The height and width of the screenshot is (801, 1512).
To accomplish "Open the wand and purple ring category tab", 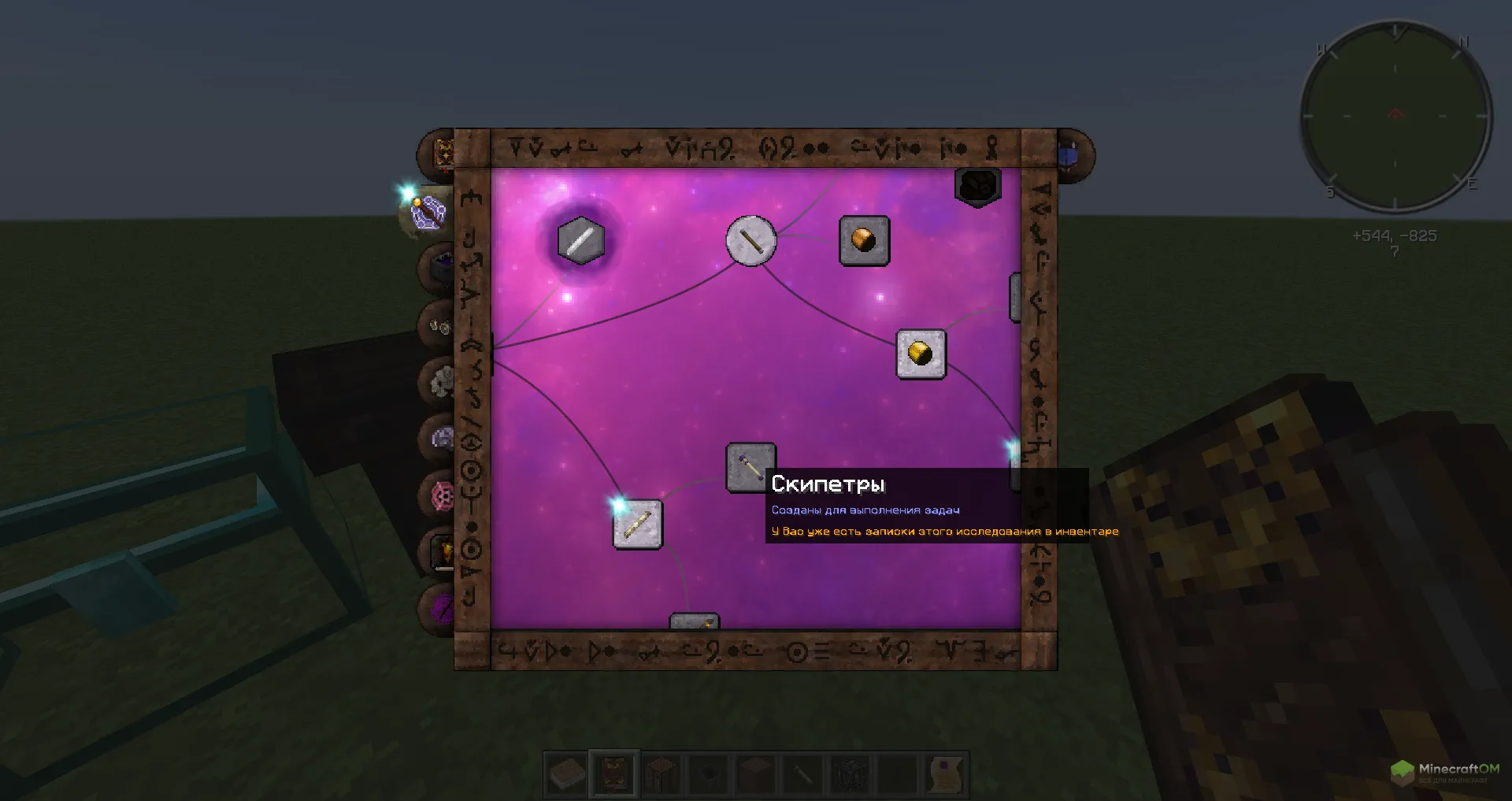I will 428,211.
